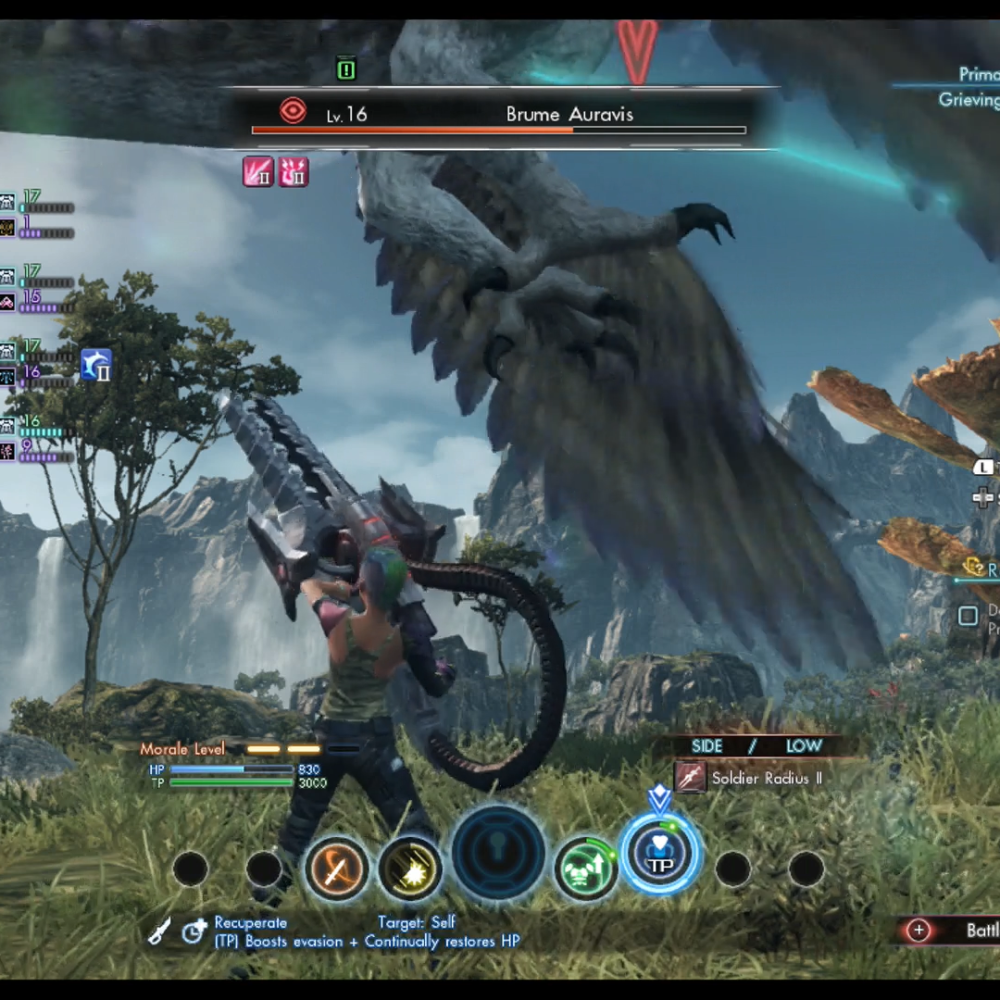Select the green helmet buff art

[586, 867]
